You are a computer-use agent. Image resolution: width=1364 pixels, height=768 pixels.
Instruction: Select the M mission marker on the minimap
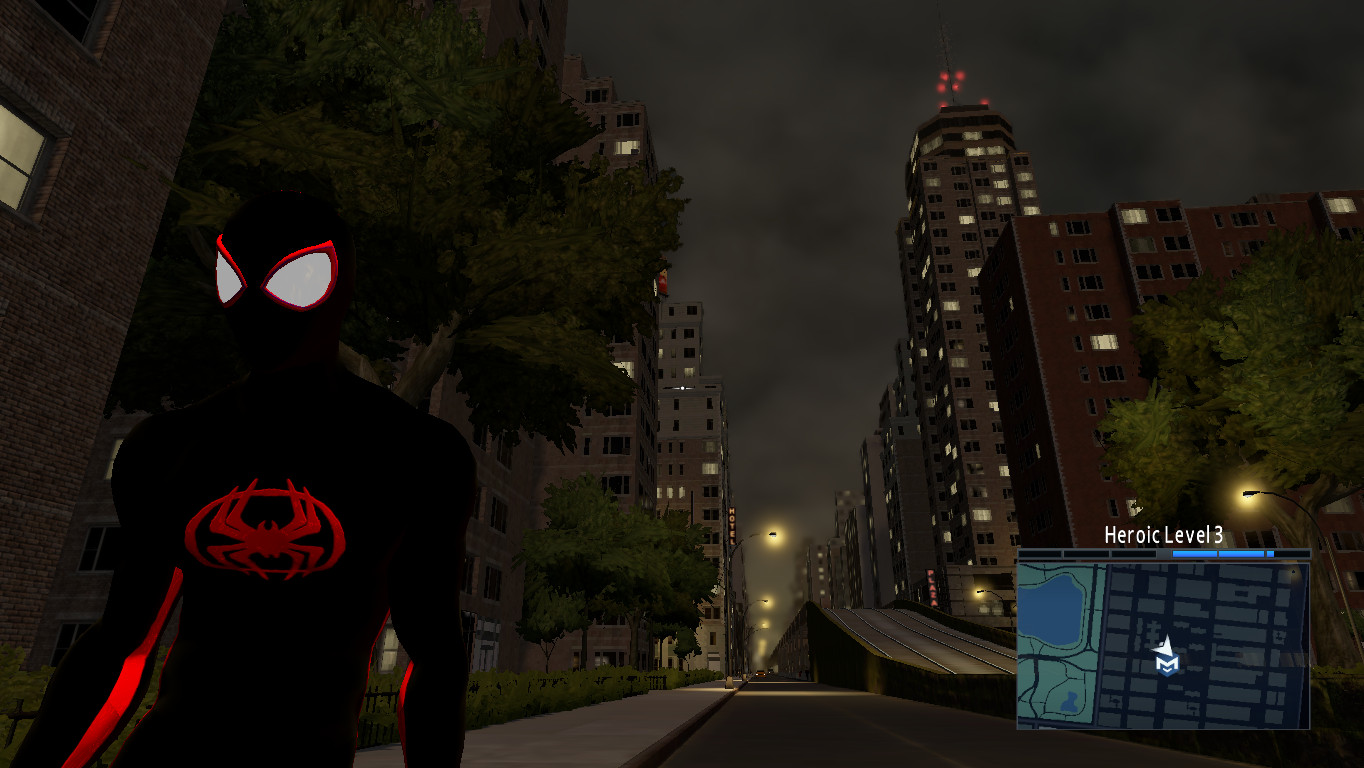(1167, 664)
